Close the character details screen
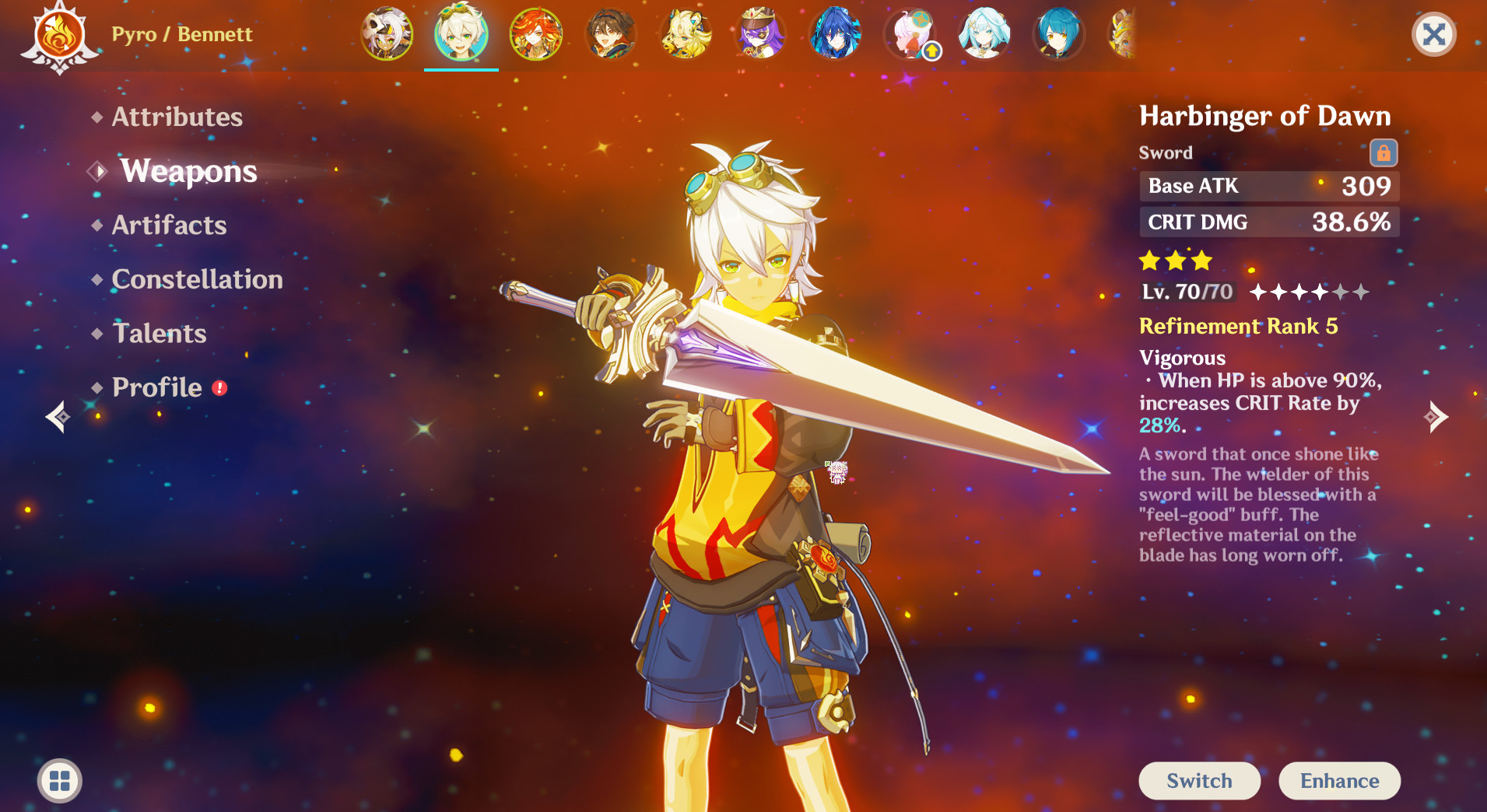 [x=1434, y=34]
